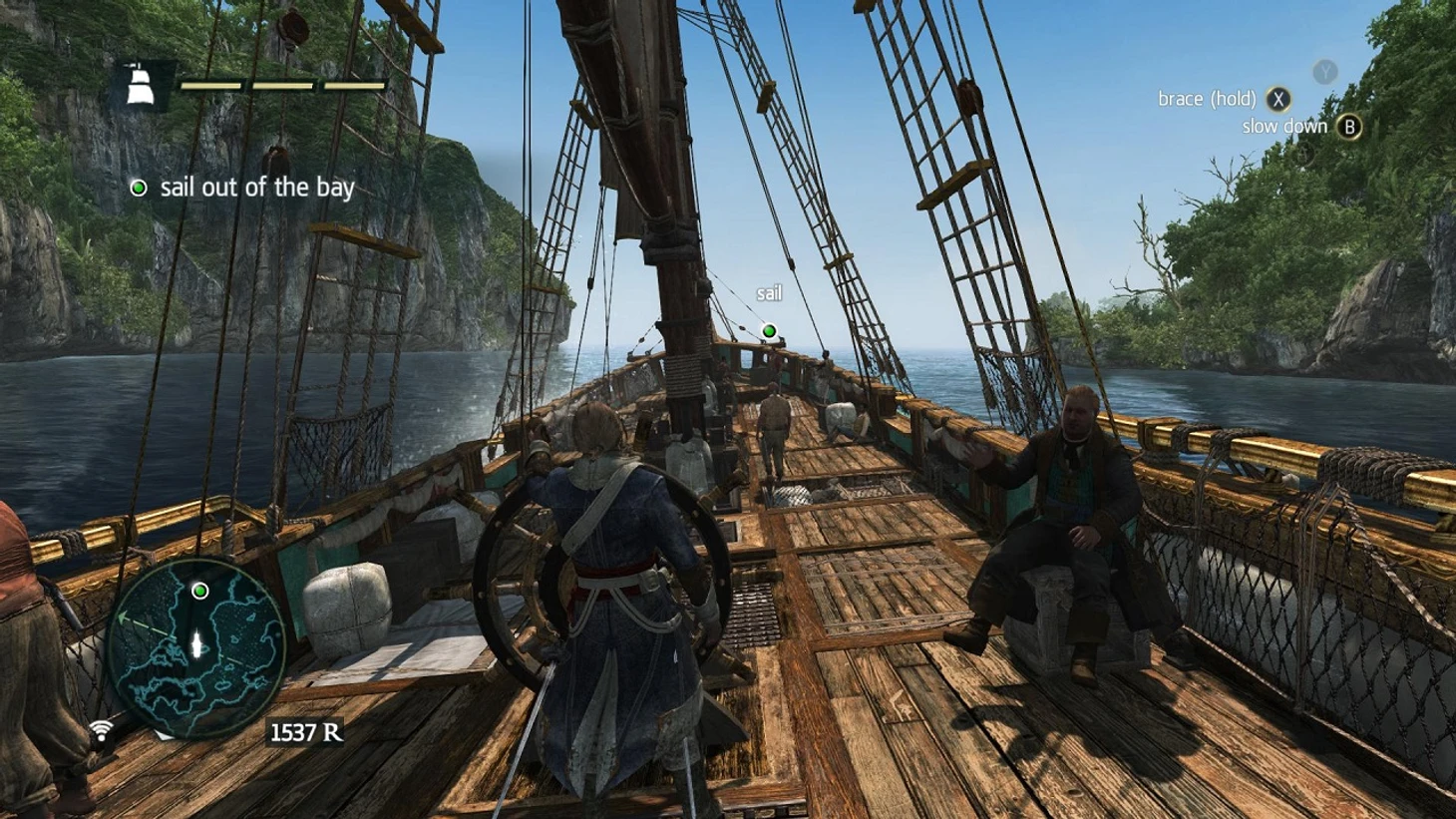Select the ship sail icon in the HUD
The width and height of the screenshot is (1456, 819).
point(140,85)
